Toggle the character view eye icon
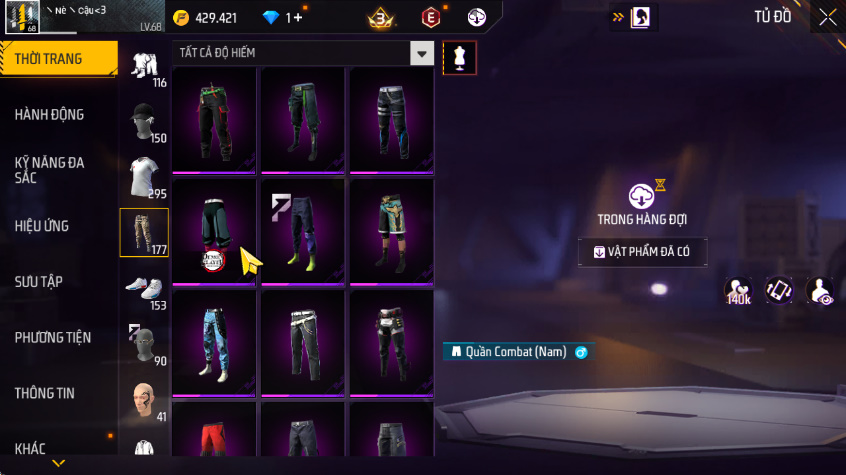 (820, 291)
